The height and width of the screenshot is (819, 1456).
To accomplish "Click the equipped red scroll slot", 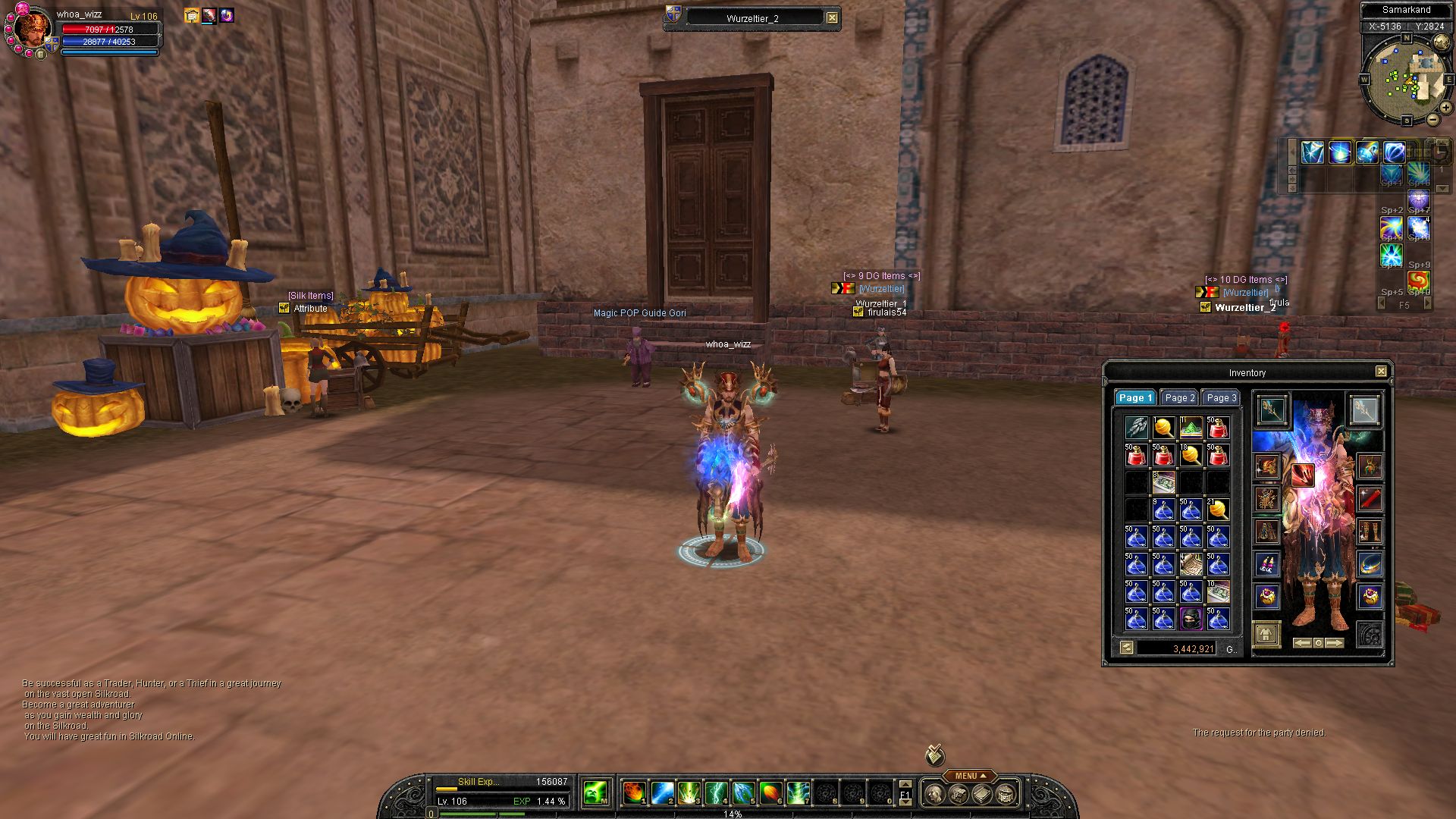I will coord(1369,499).
